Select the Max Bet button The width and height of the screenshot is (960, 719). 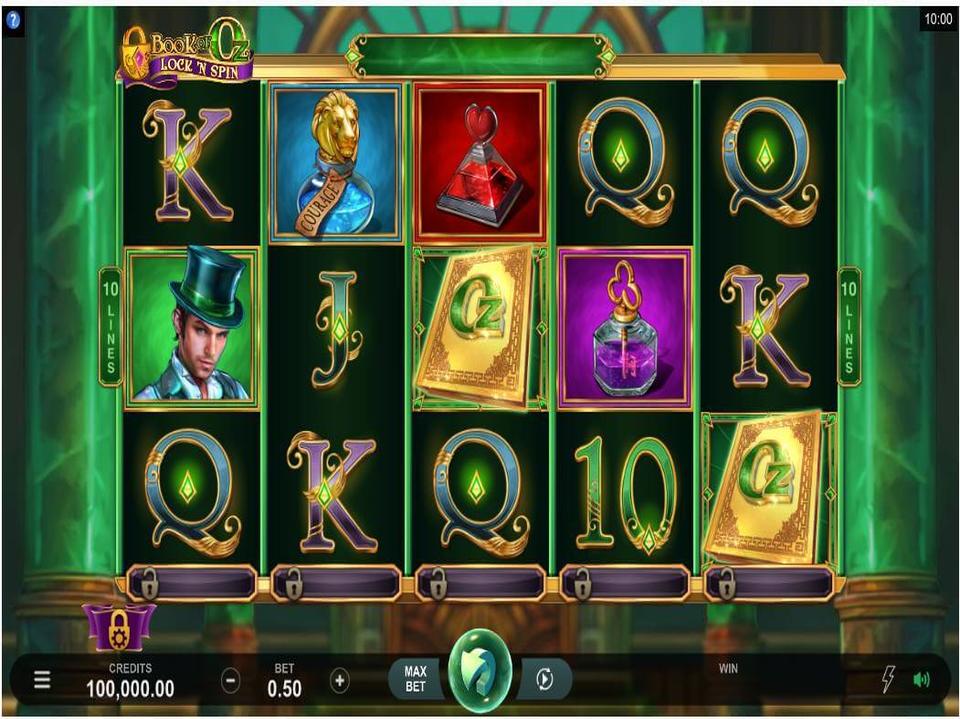pos(415,680)
